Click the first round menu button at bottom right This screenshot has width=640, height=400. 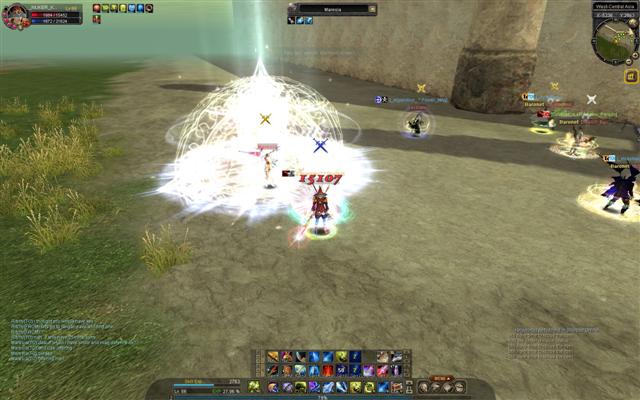[x=423, y=386]
